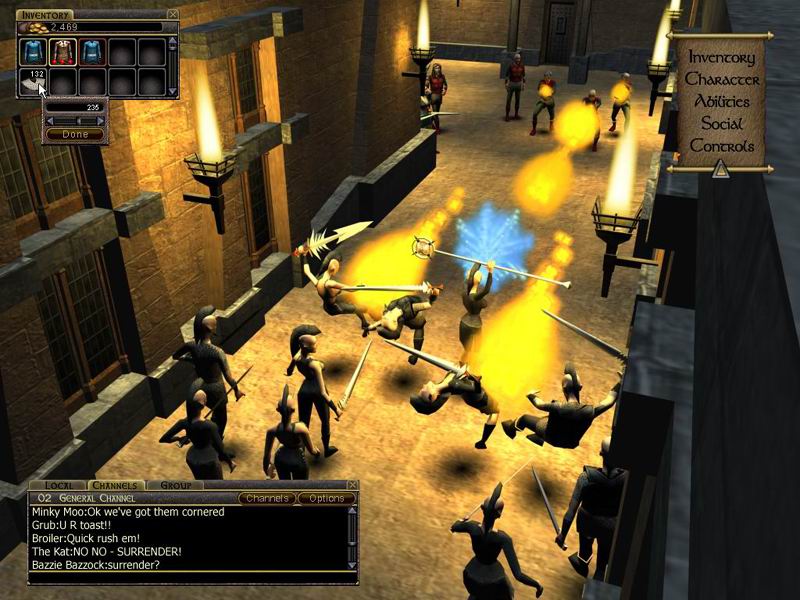Choose Abilities in the scroll menu
The height and width of the screenshot is (600, 800).
tap(721, 101)
